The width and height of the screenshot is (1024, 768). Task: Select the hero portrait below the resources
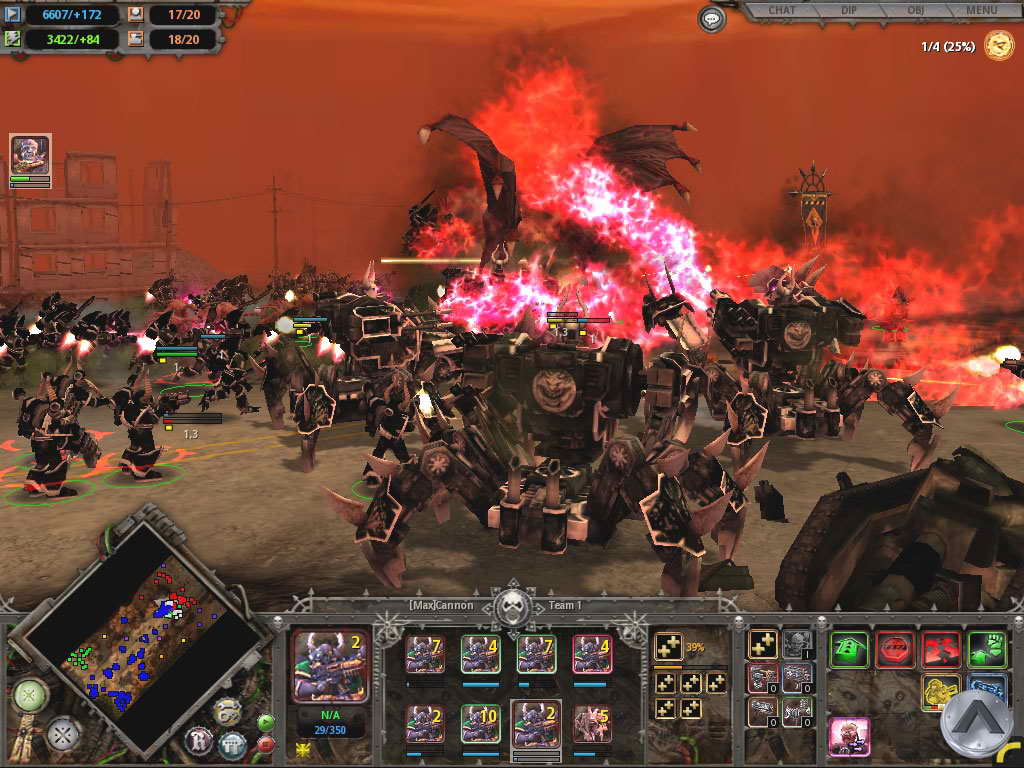(30, 155)
